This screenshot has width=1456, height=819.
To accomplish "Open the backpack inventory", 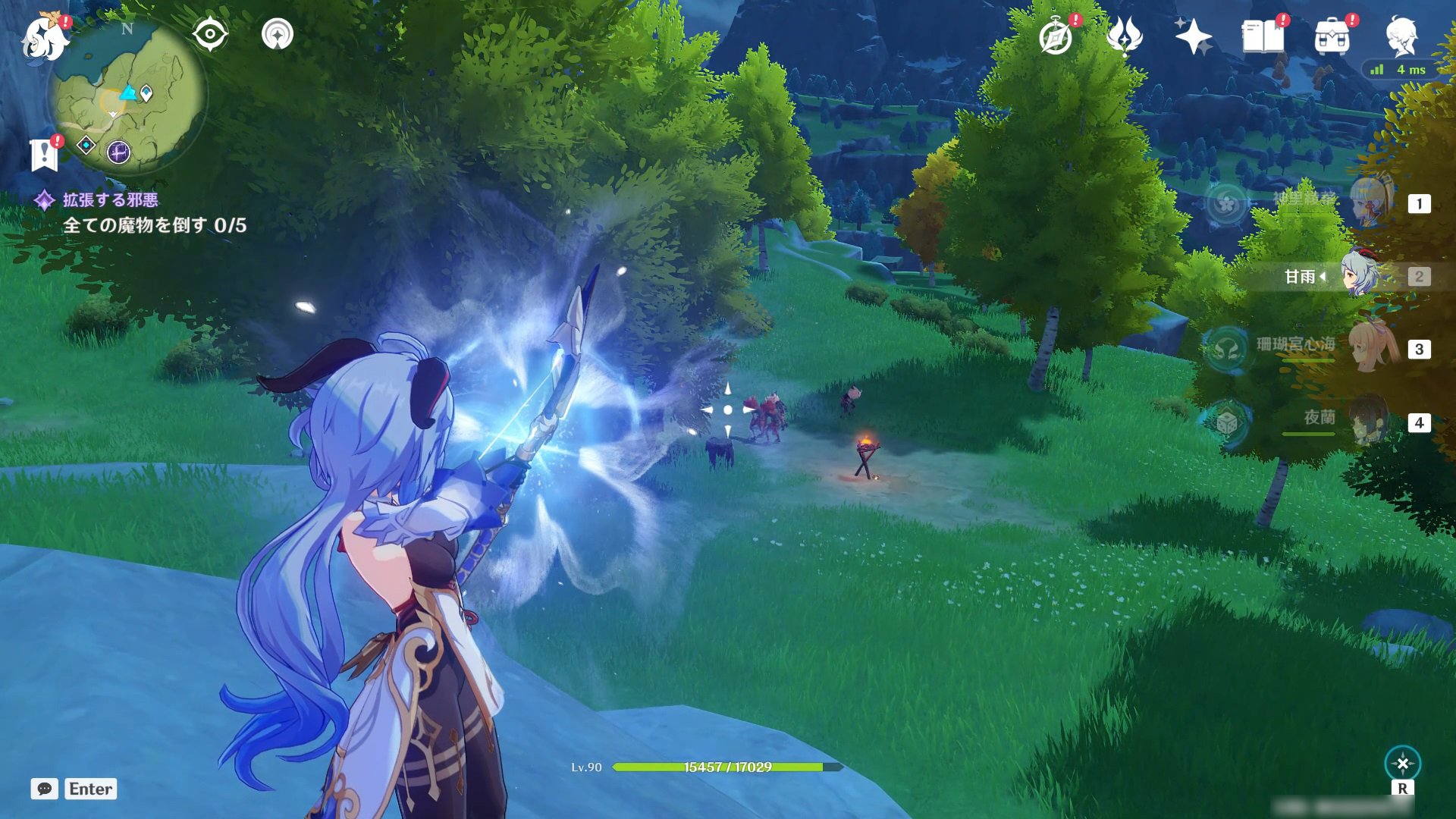I will point(1332,37).
